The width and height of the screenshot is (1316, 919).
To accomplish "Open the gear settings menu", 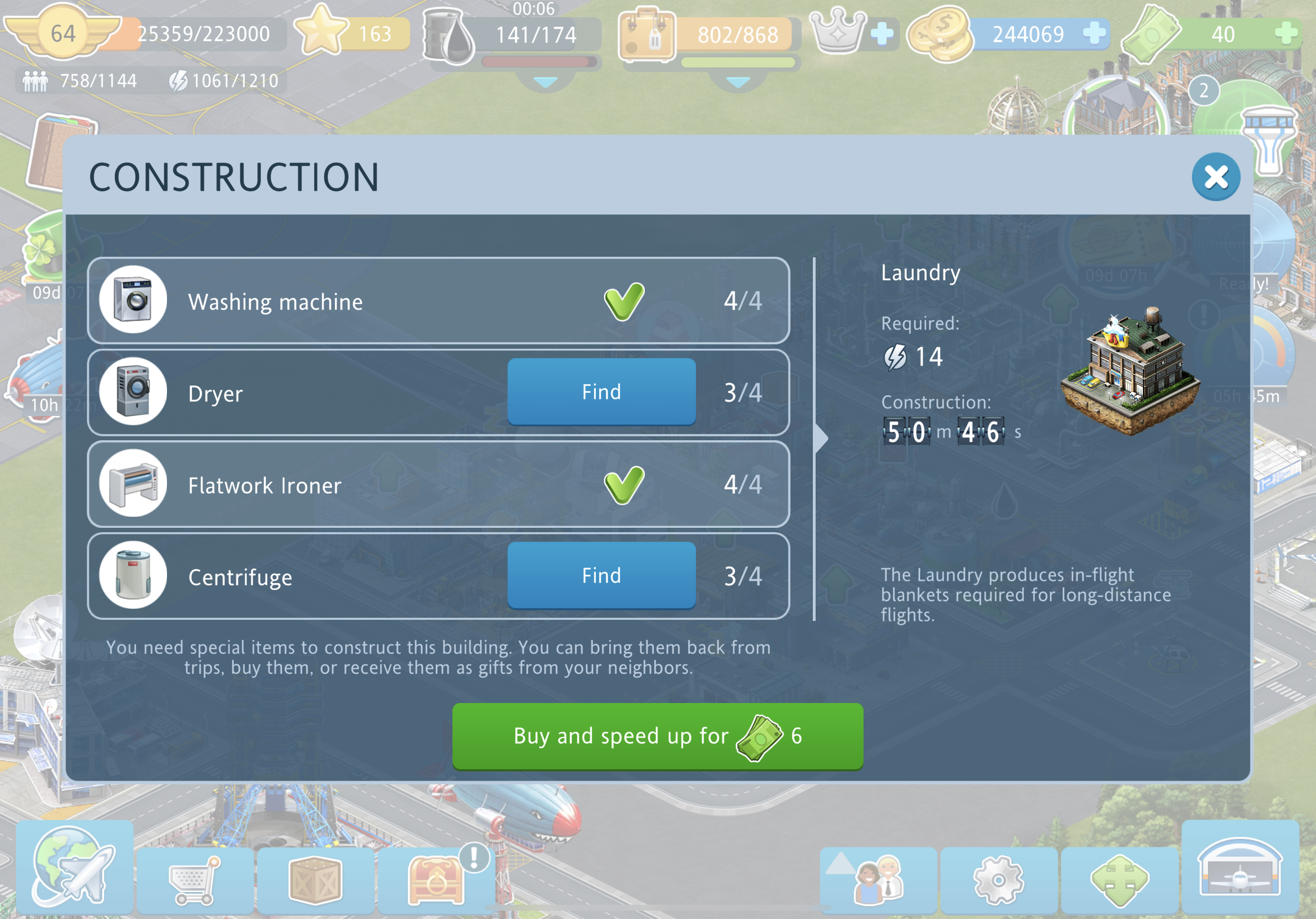I will 999,879.
